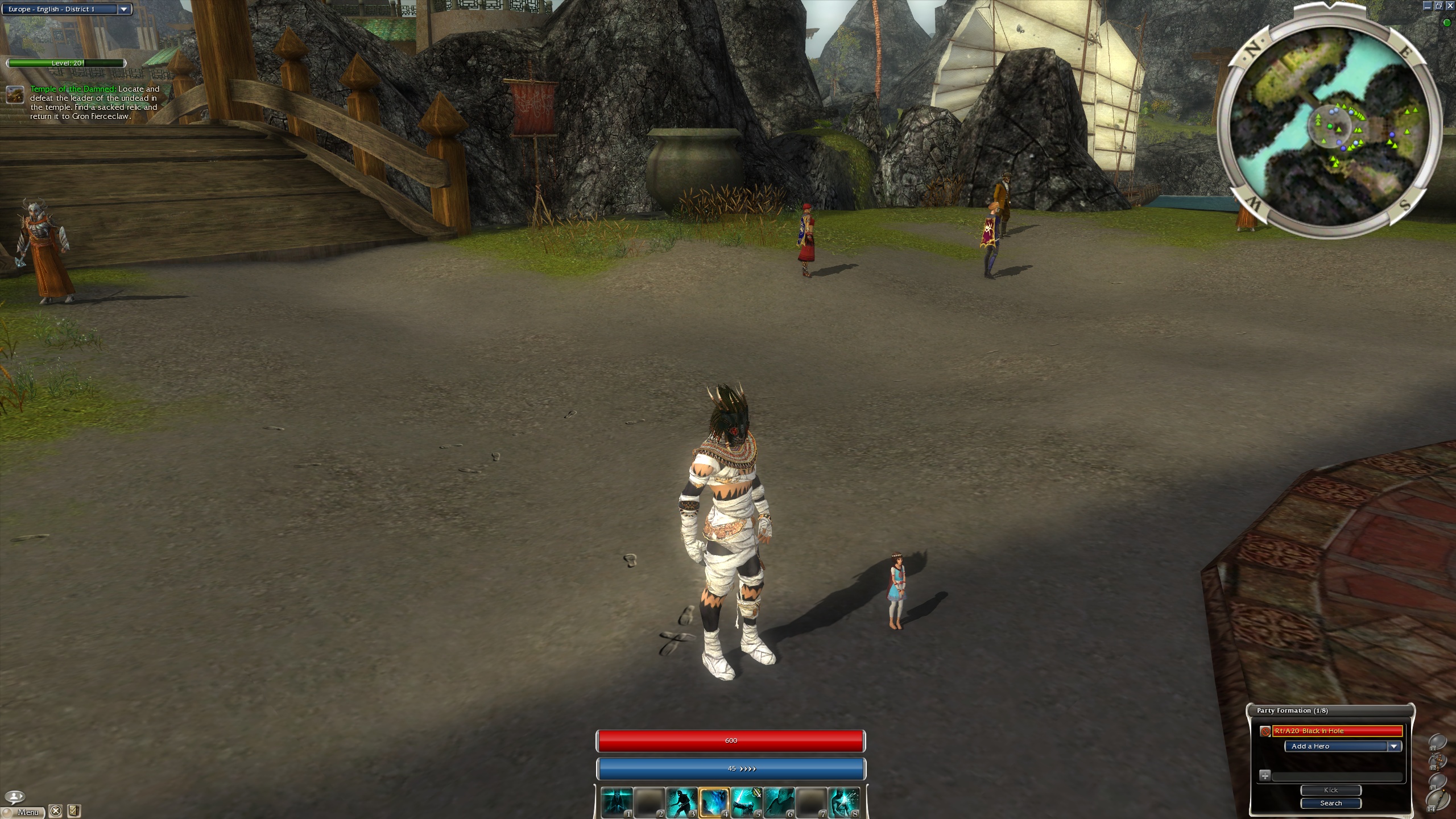Viewport: 1456px width, 819px height.
Task: Use the crouching shadow figure skill in slot 3
Action: tap(681, 802)
